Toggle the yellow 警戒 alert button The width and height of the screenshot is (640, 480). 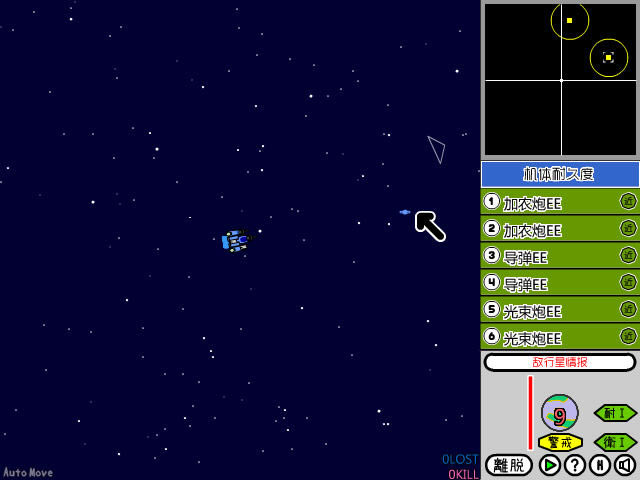coord(560,442)
